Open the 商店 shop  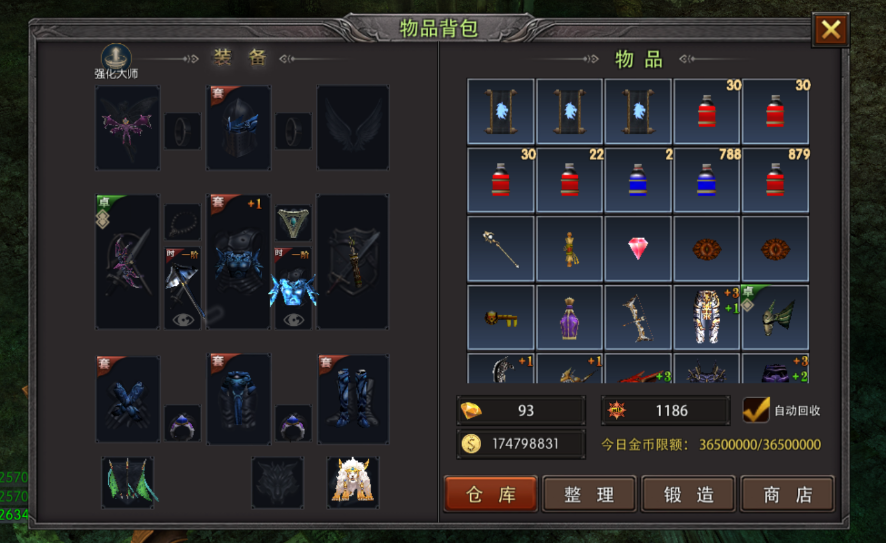click(786, 493)
